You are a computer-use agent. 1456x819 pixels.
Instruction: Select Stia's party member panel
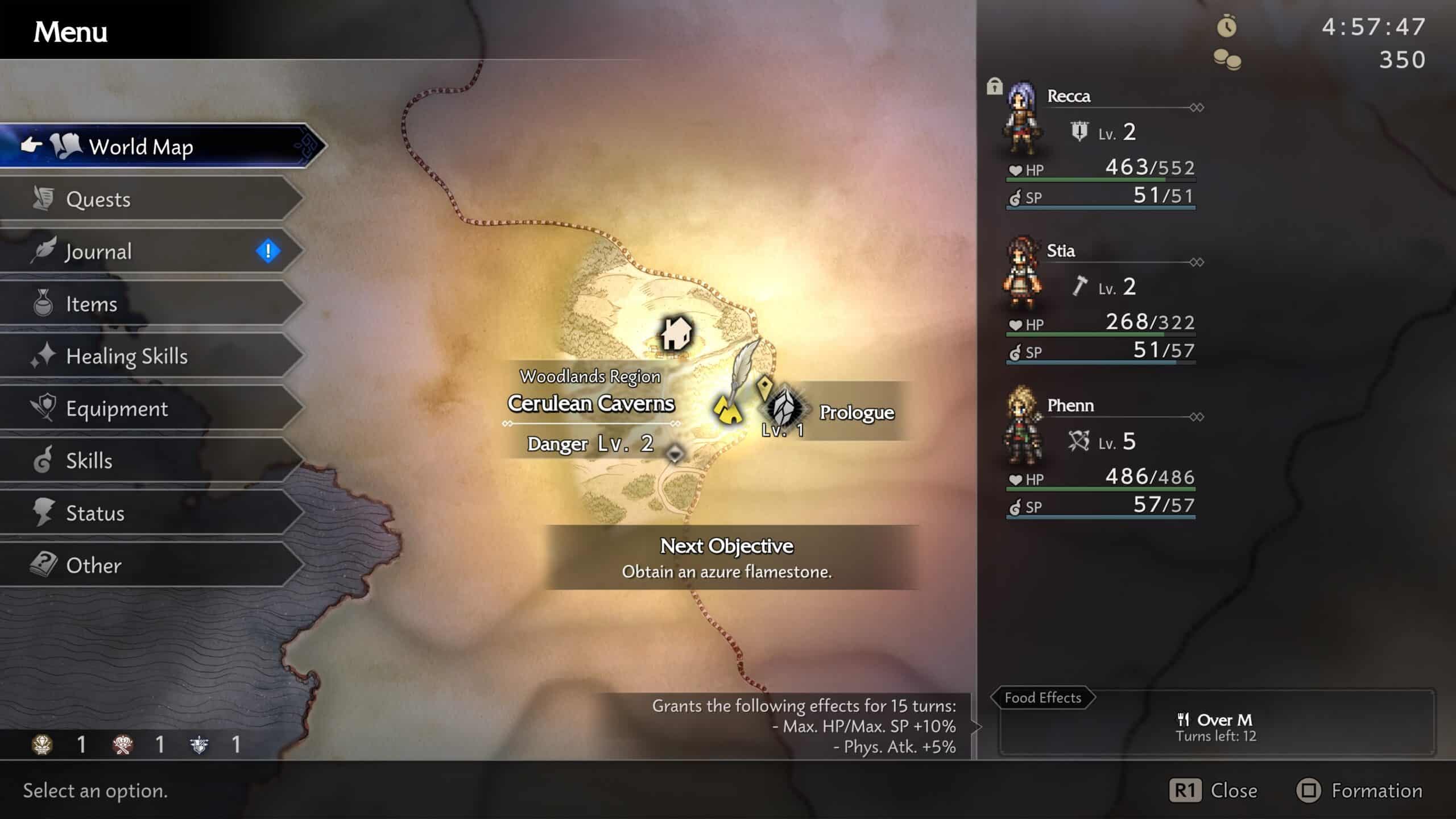point(1101,300)
